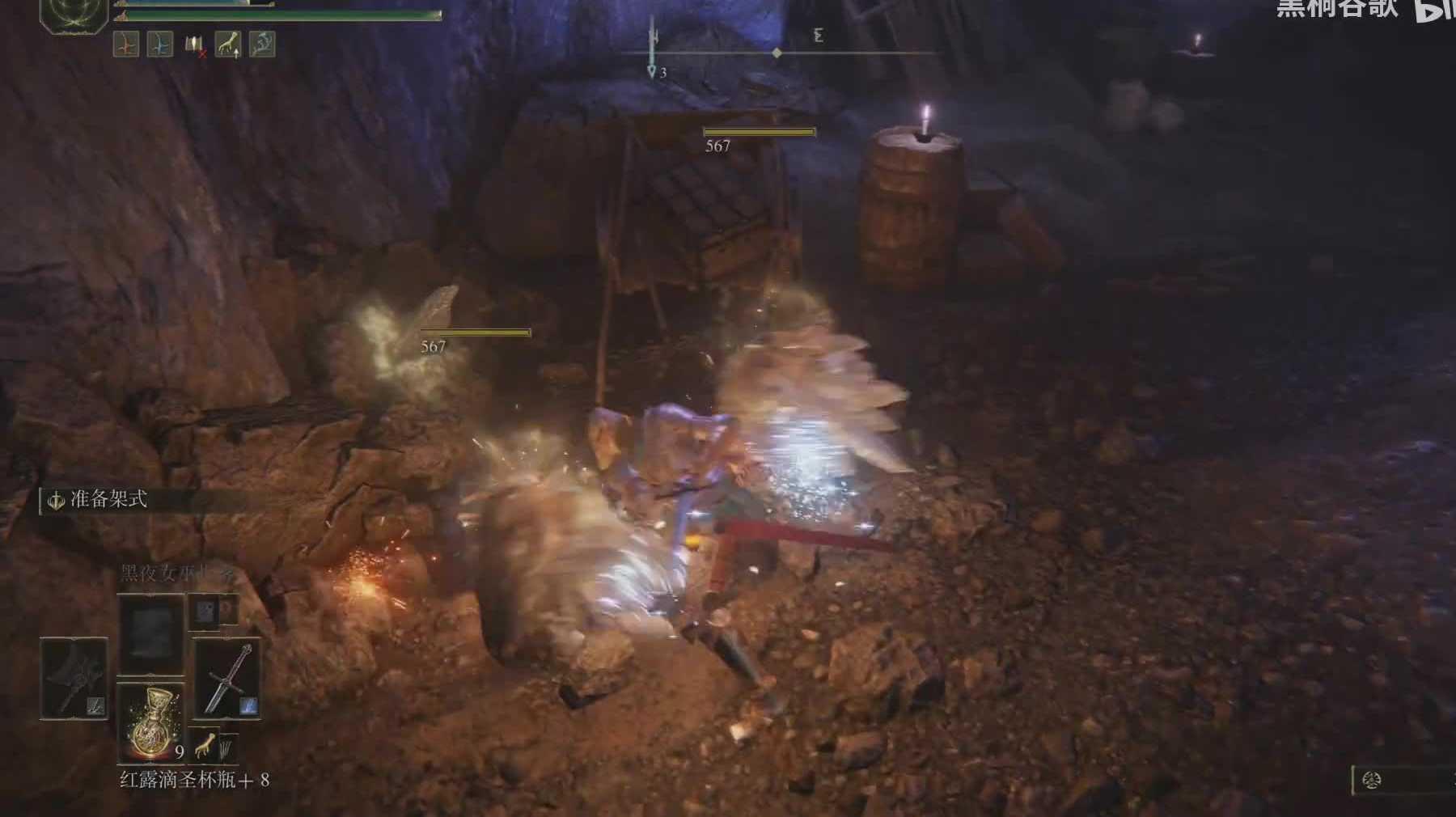Click the Great Rune emblem beside health bar

click(74, 14)
